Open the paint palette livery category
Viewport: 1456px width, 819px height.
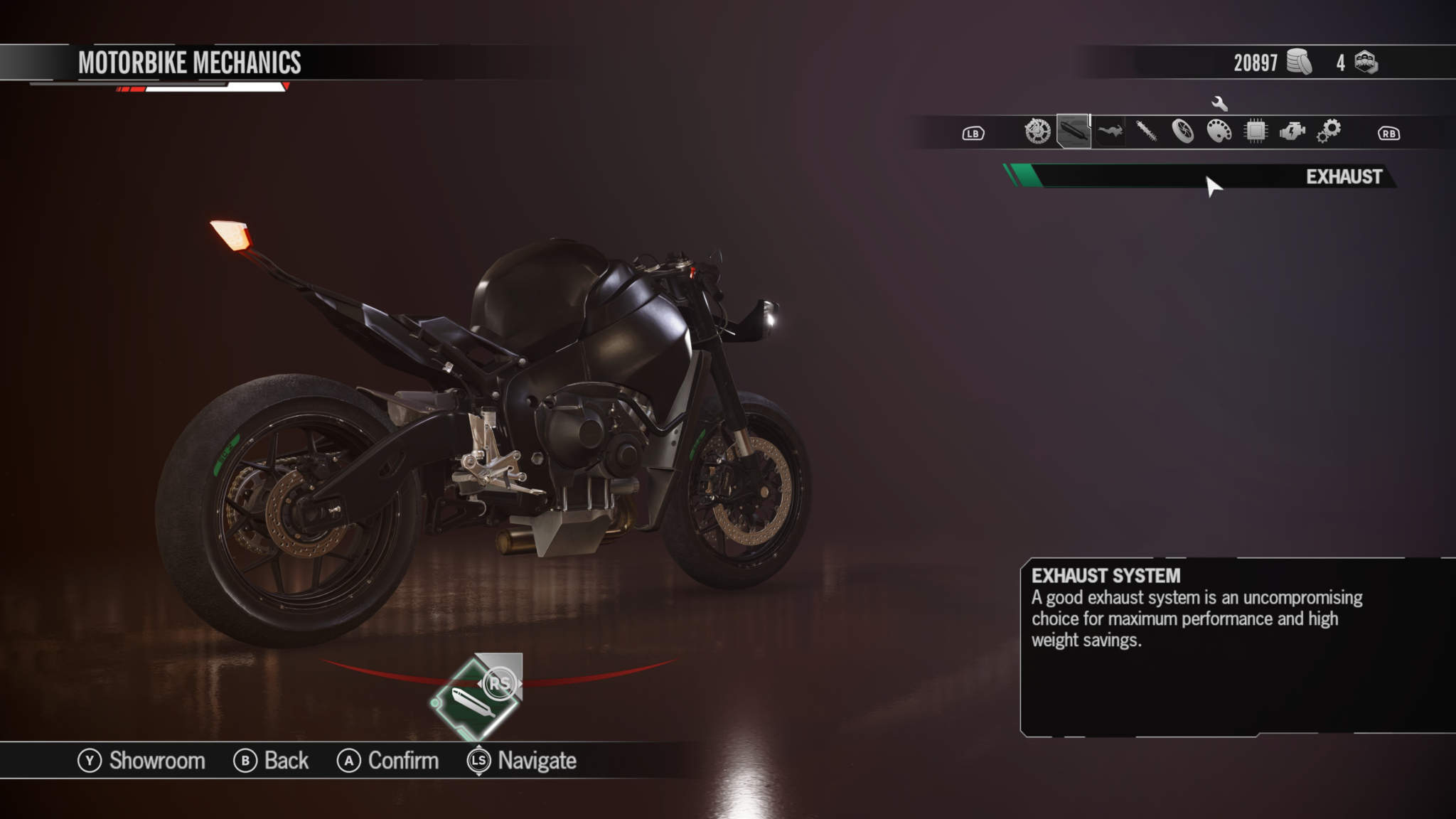(x=1220, y=132)
